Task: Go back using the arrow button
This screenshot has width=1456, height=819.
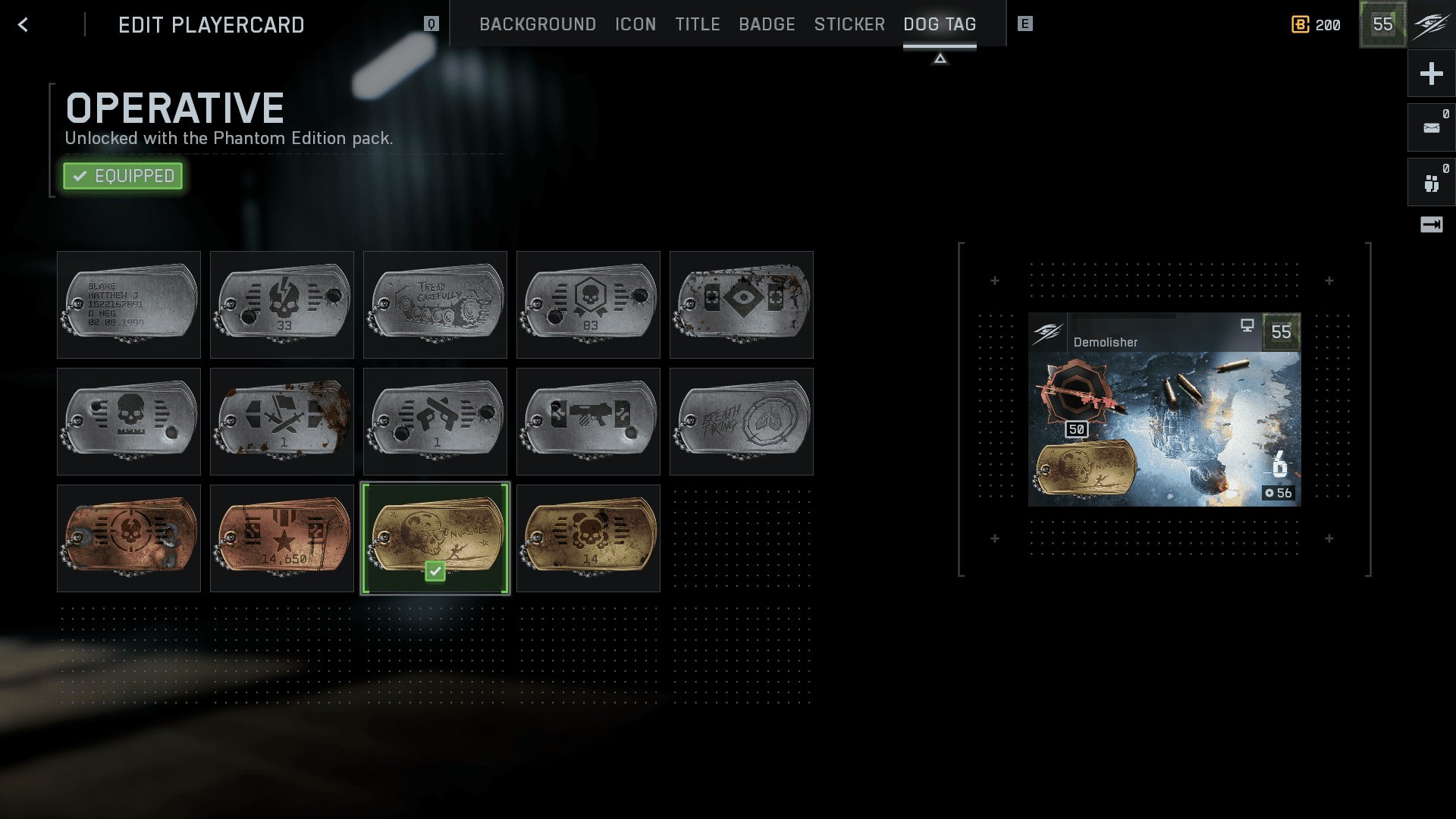Action: 23,25
